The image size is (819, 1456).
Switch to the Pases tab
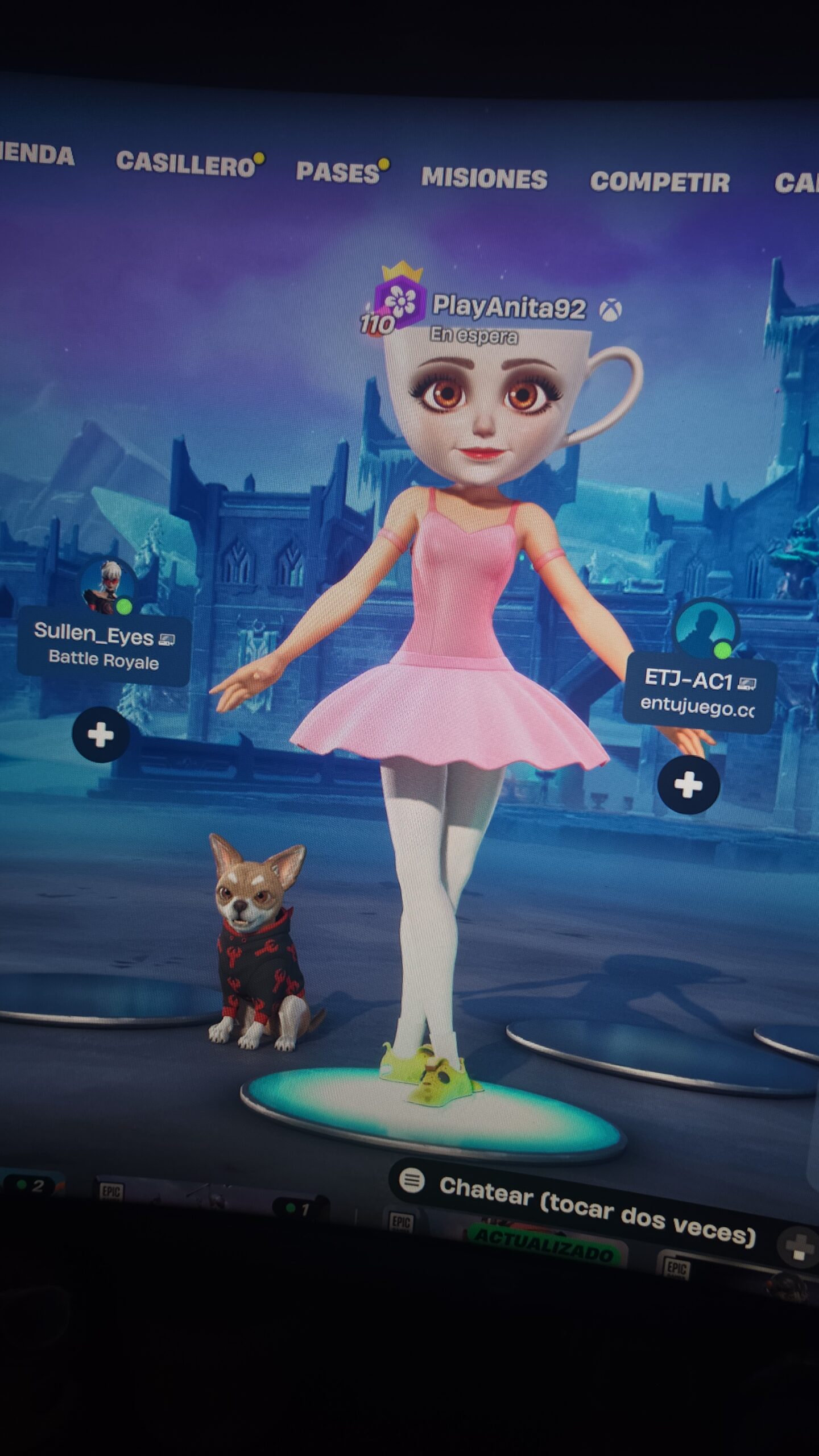click(338, 173)
